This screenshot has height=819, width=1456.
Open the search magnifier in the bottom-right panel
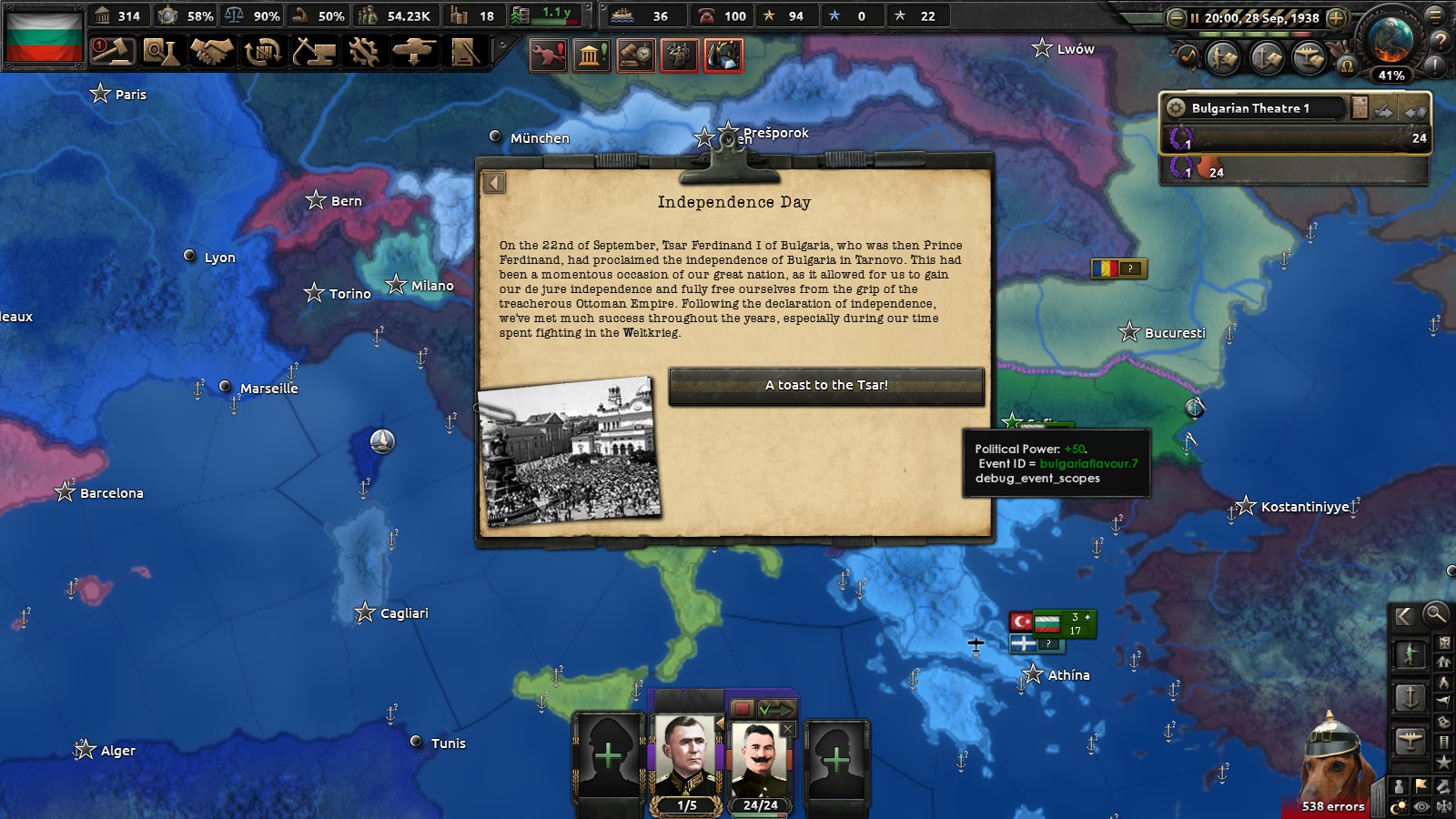pyautogui.click(x=1435, y=616)
